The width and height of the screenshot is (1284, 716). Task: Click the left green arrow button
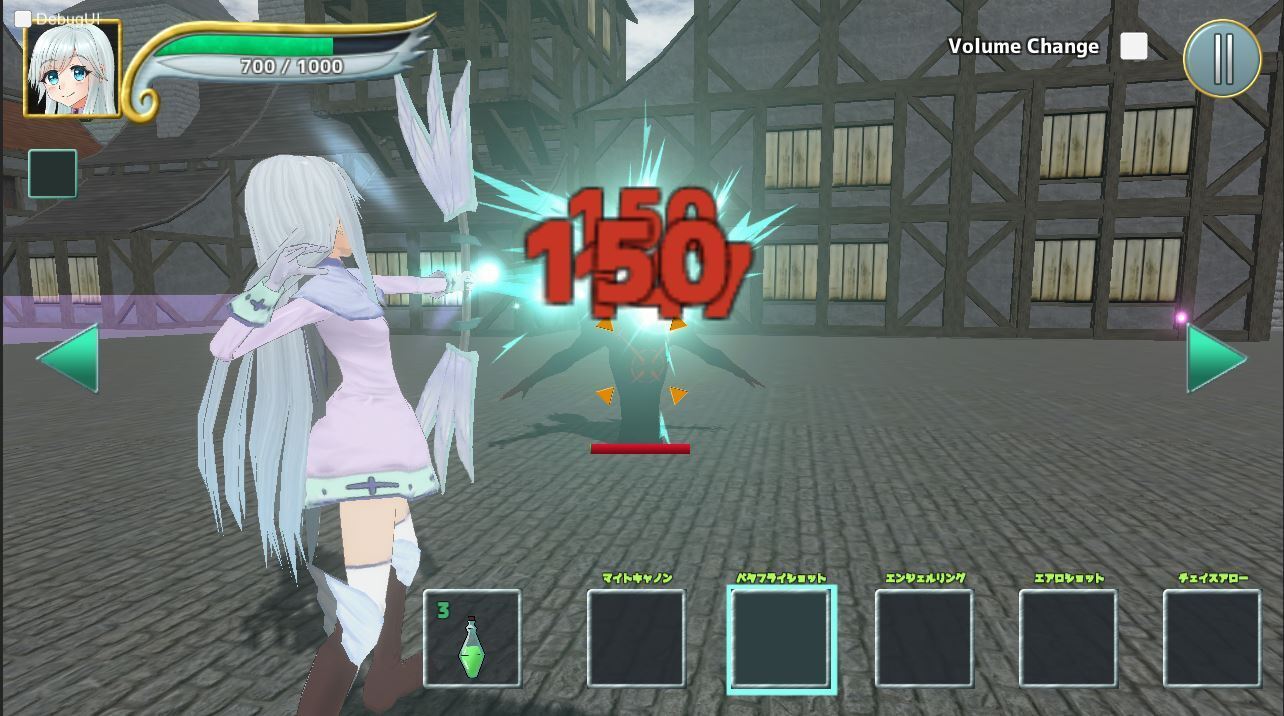[70, 358]
